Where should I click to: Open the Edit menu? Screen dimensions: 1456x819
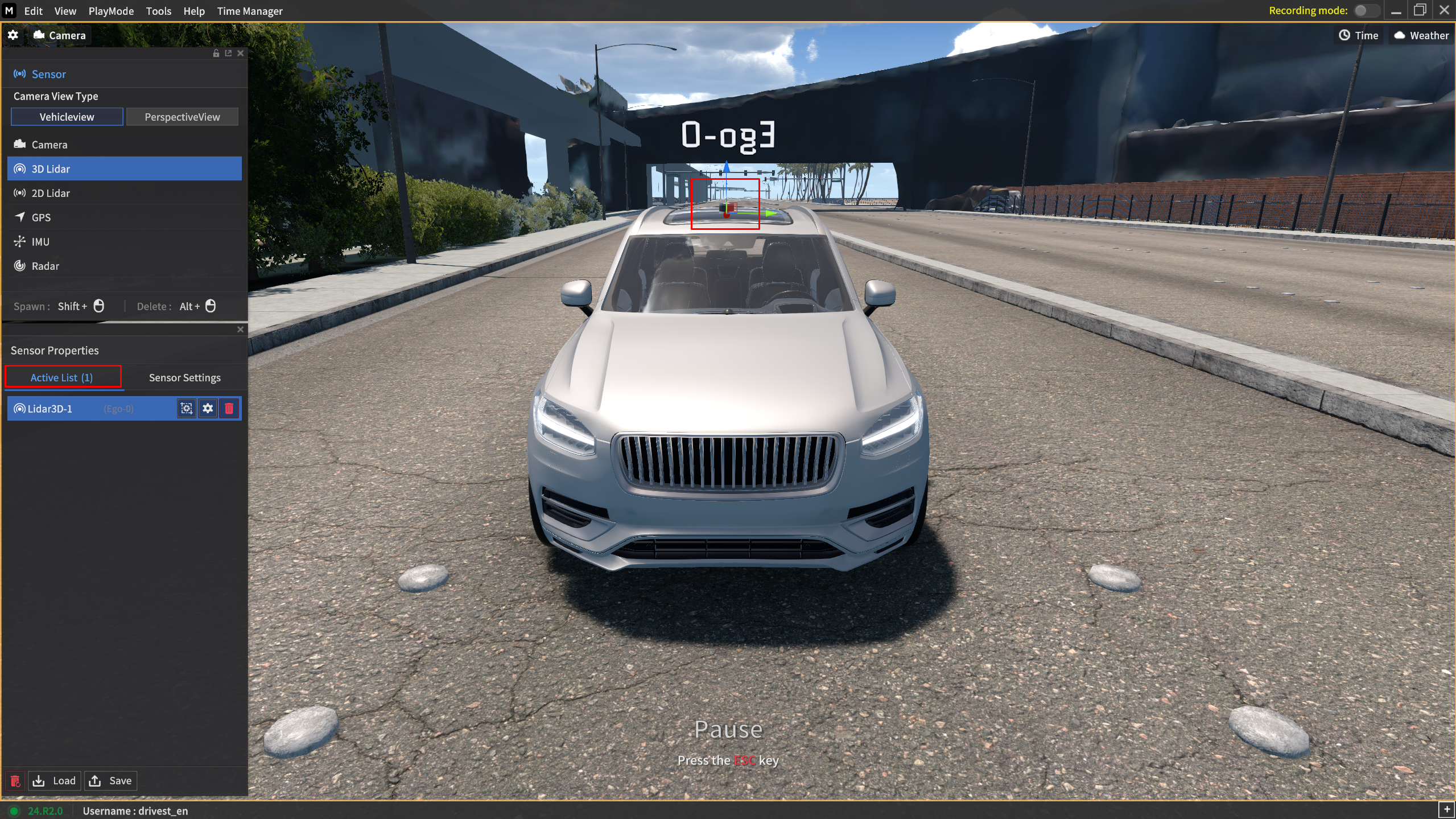click(x=33, y=11)
